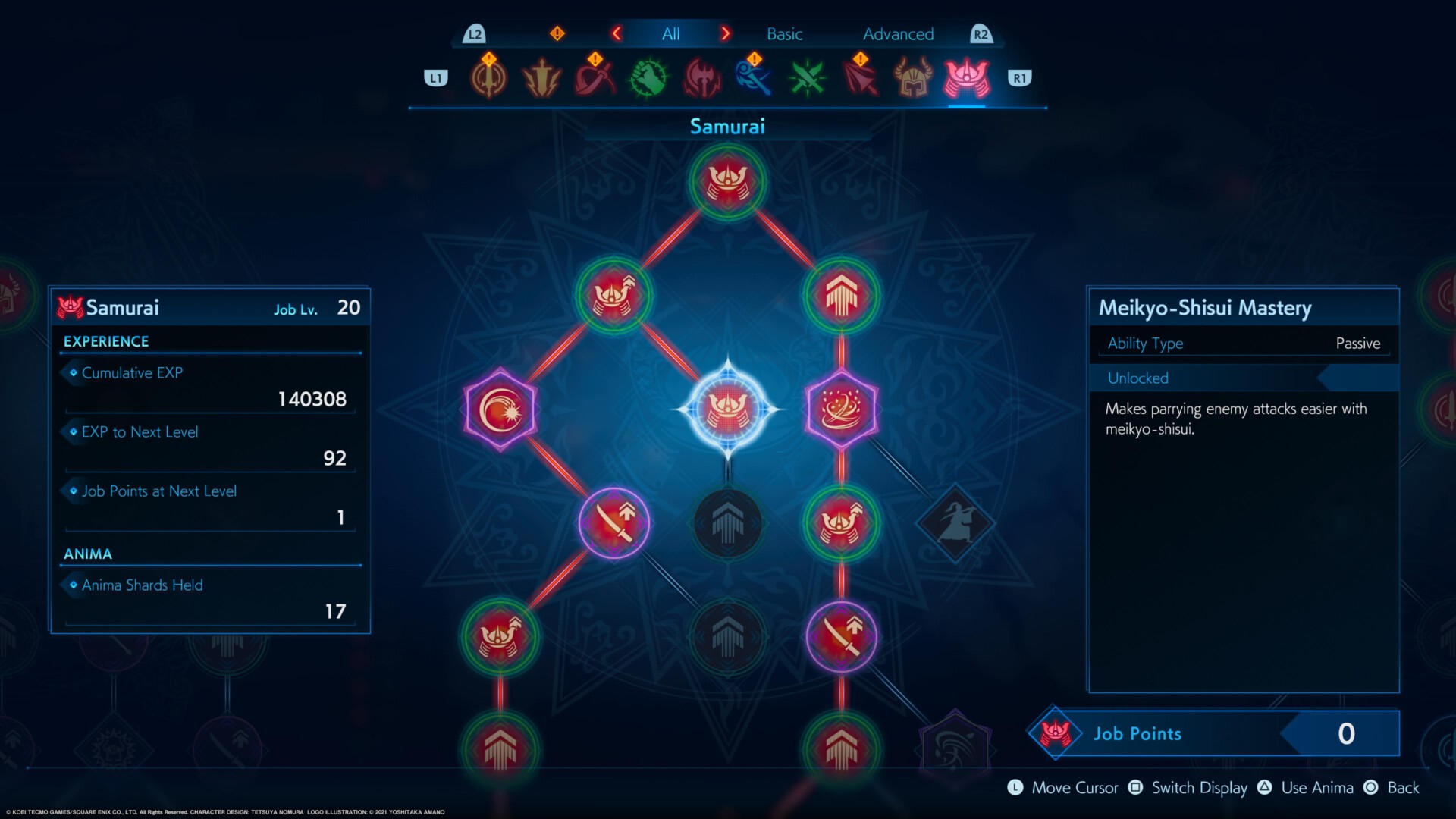Select the green fist job icon

point(648,79)
